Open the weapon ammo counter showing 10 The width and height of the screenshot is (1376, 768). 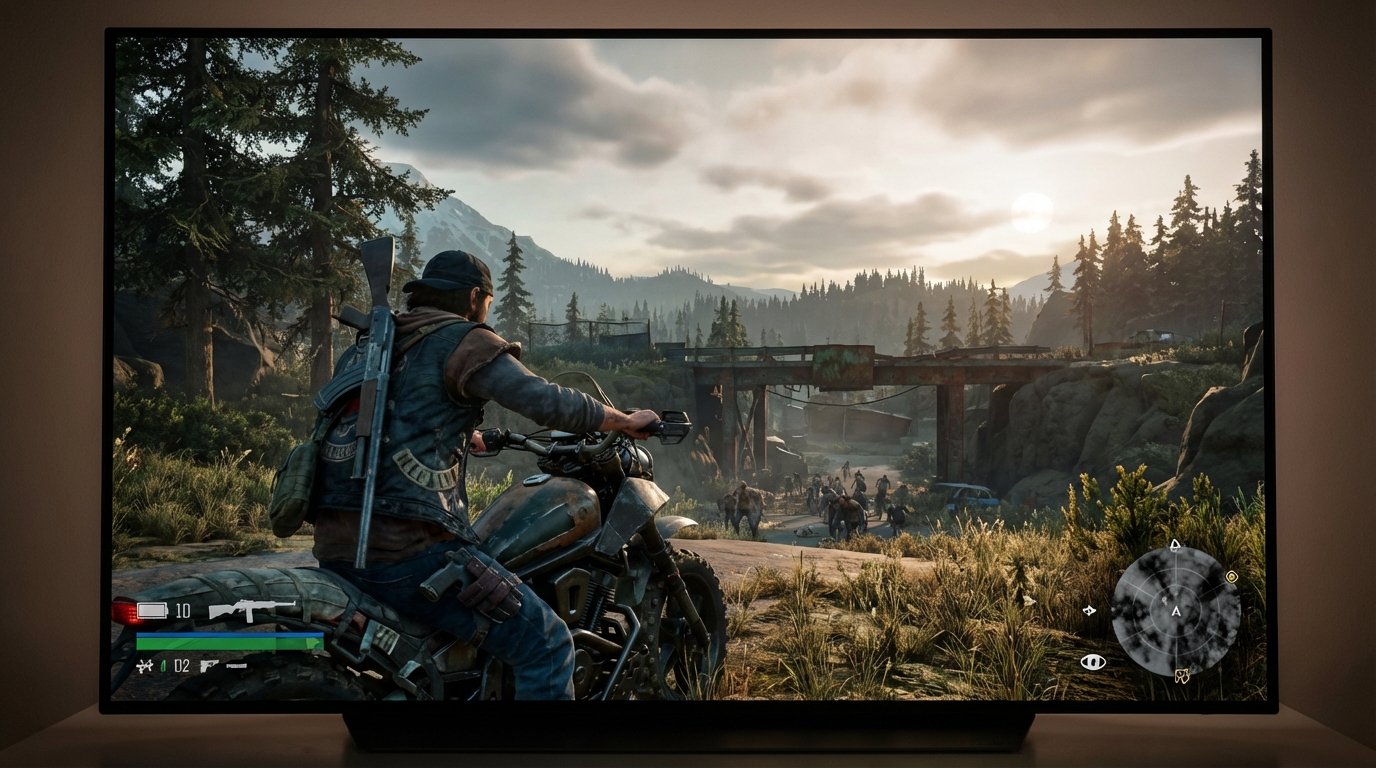click(182, 611)
